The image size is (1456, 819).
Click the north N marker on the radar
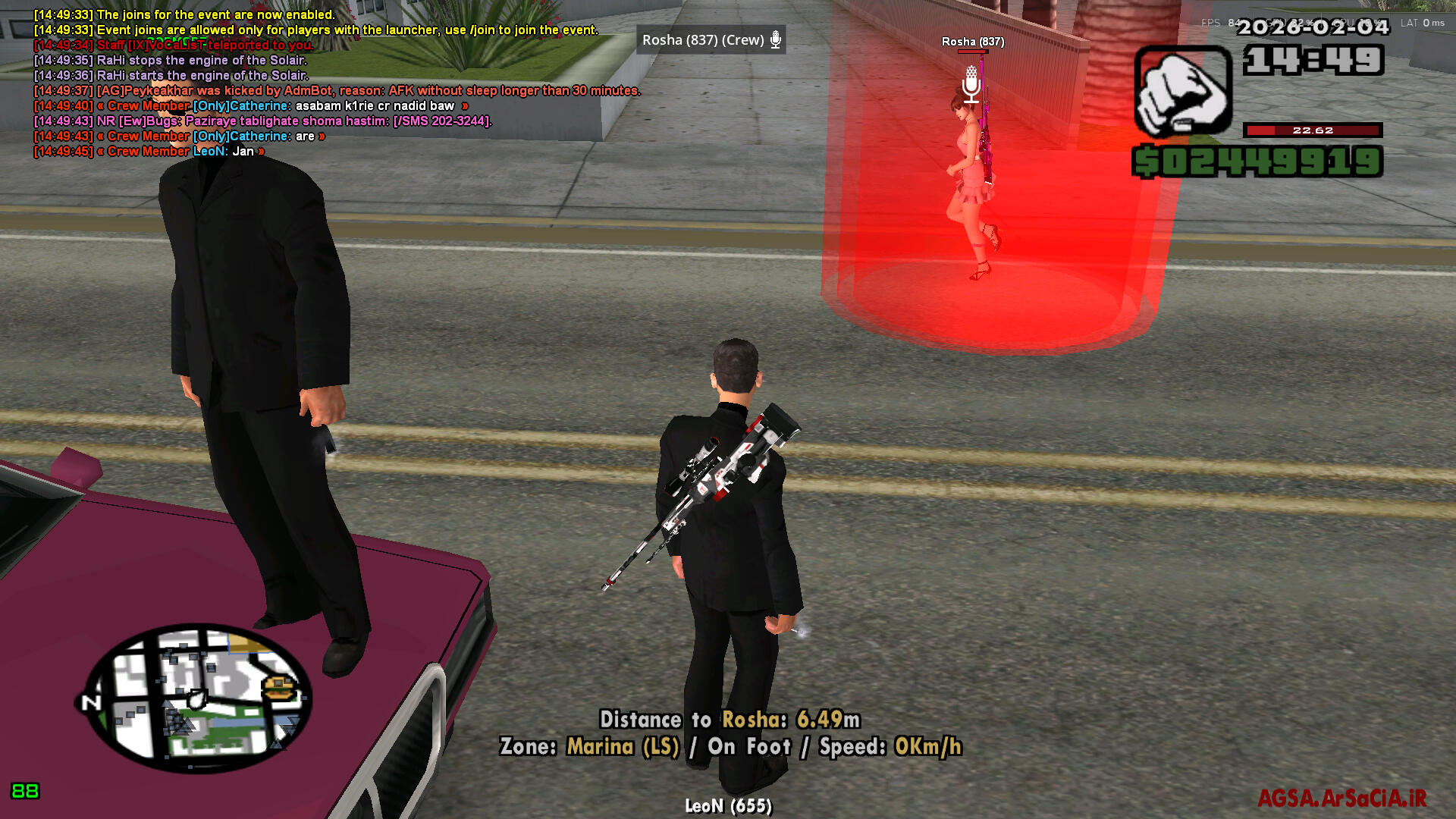[91, 703]
